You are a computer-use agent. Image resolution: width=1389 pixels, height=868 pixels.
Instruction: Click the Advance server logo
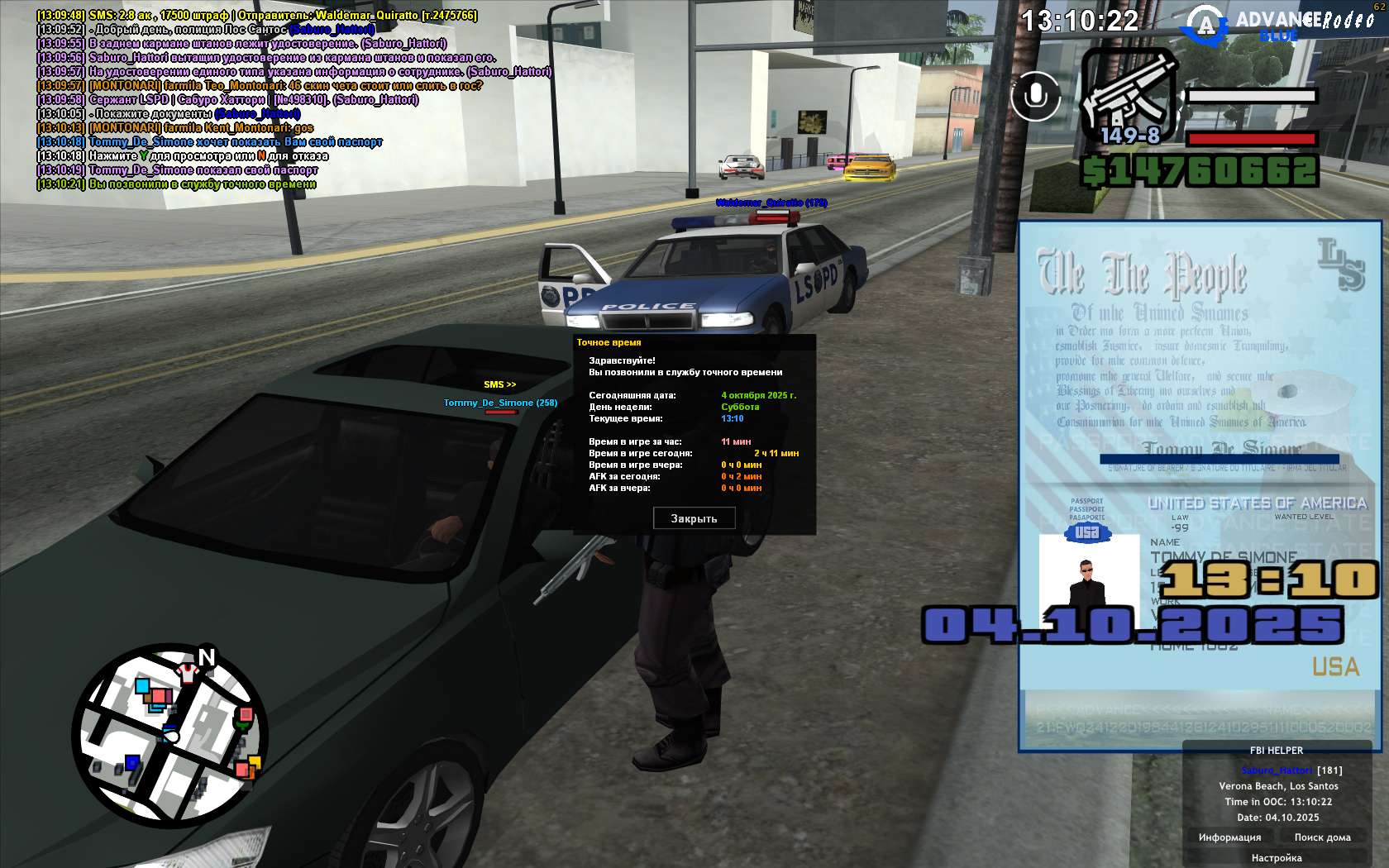[x=1207, y=25]
